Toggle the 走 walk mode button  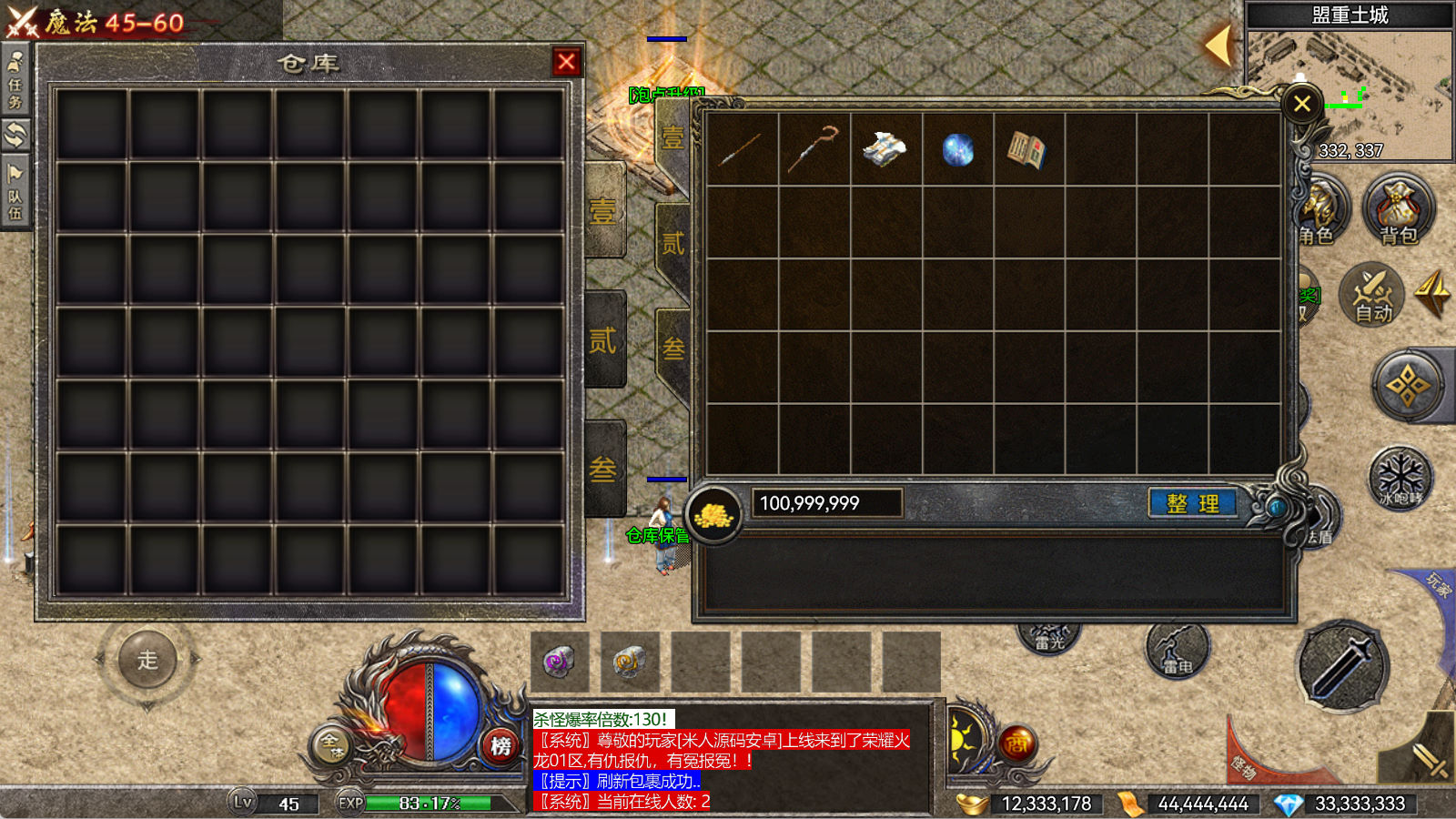coord(147,660)
